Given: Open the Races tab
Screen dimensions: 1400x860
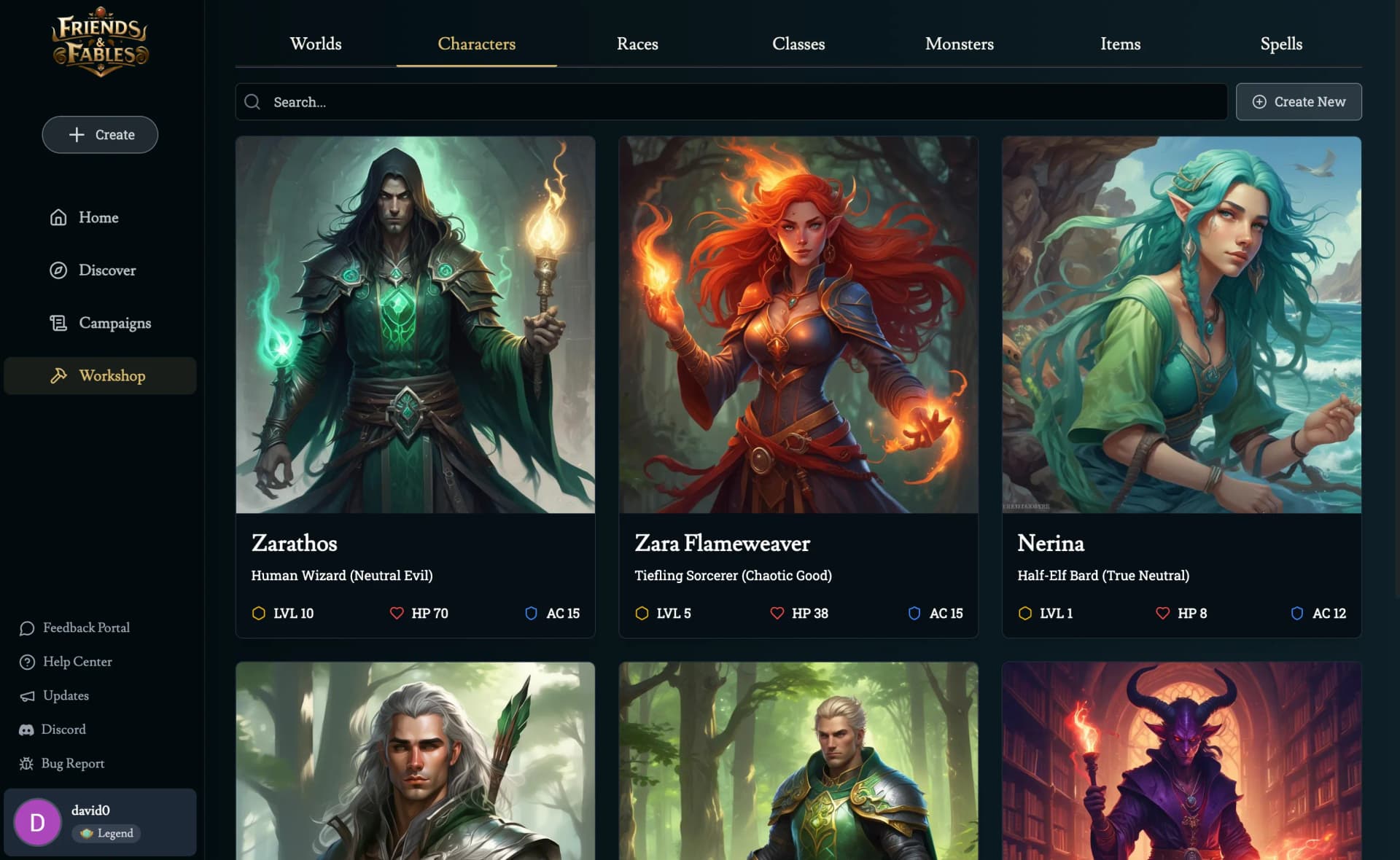Looking at the screenshot, I should click(637, 44).
